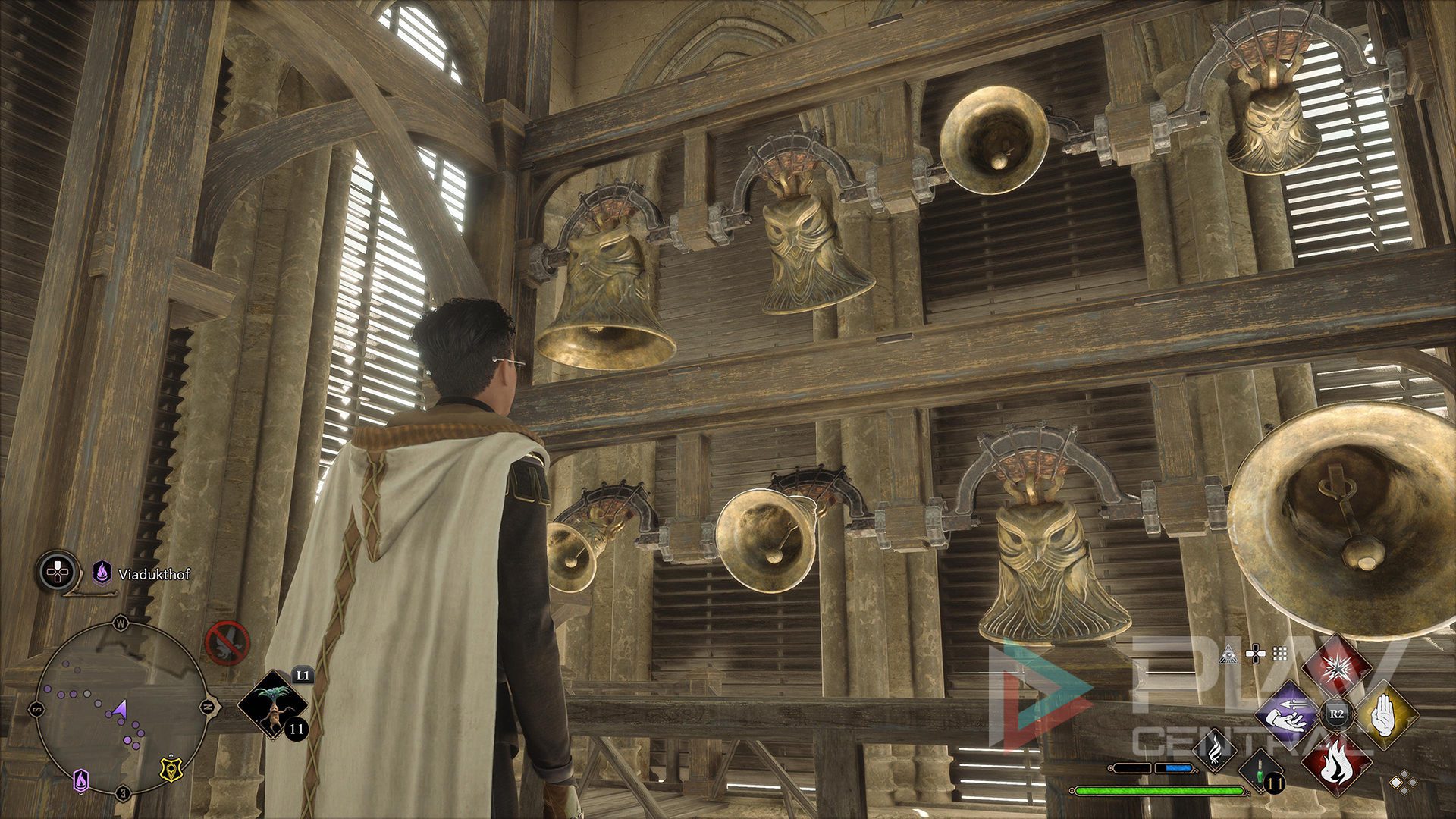
Task: Switch spell set via four-diamond selector
Action: click(x=1401, y=781)
